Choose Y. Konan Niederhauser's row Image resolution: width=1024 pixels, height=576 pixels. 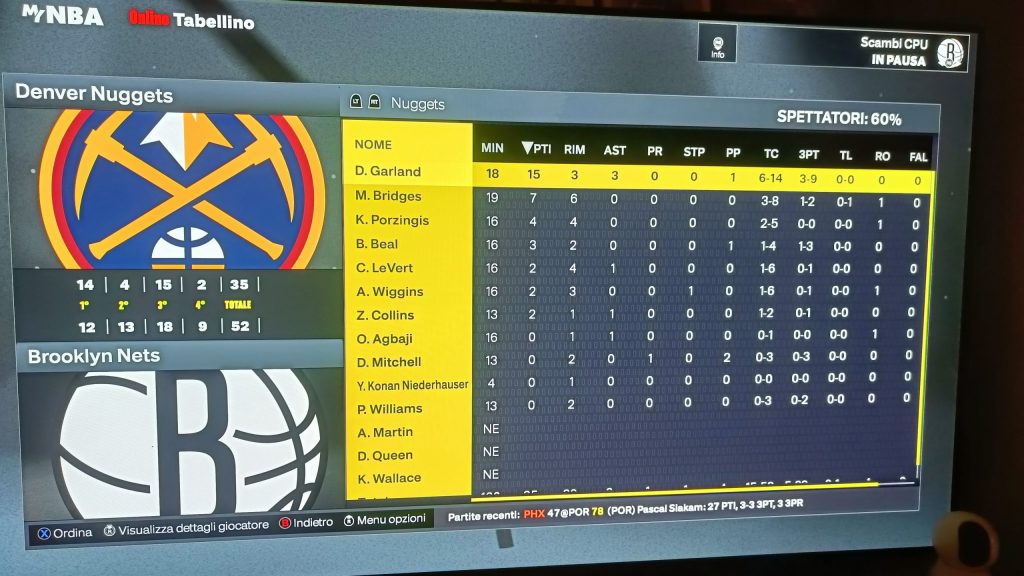click(x=412, y=385)
